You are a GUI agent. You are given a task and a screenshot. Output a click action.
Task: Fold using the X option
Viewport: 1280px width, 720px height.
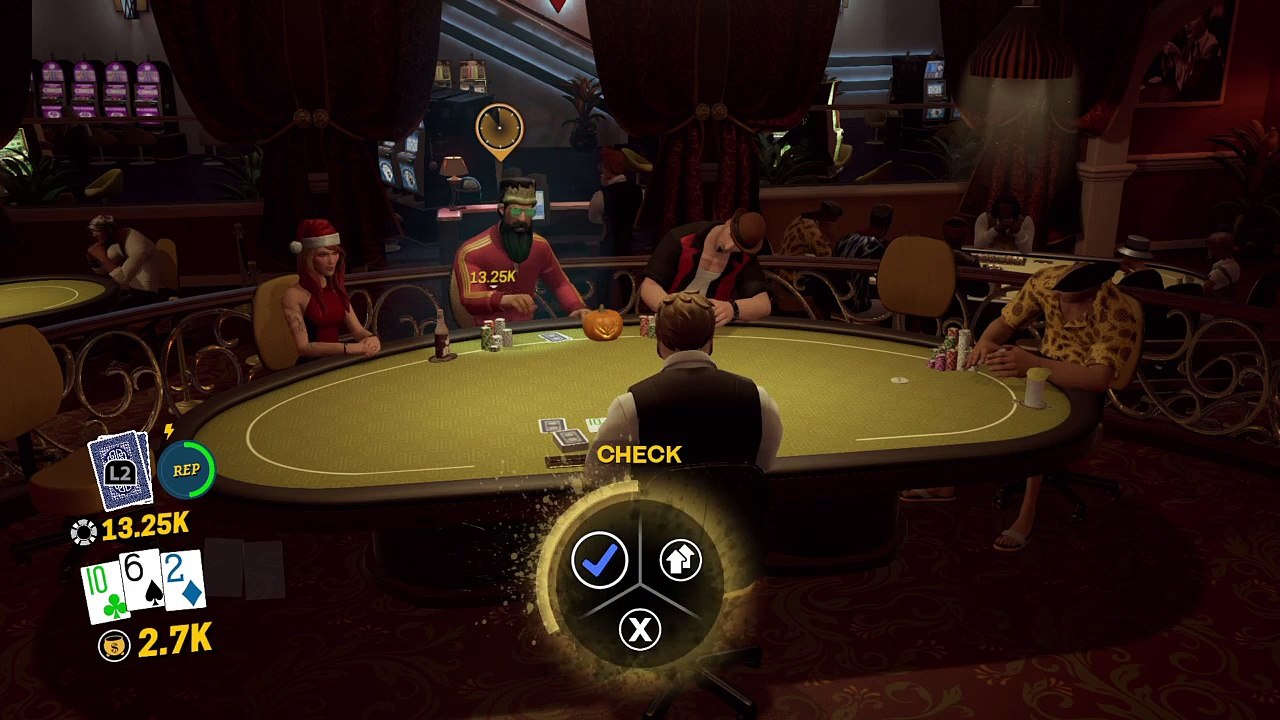pos(640,629)
